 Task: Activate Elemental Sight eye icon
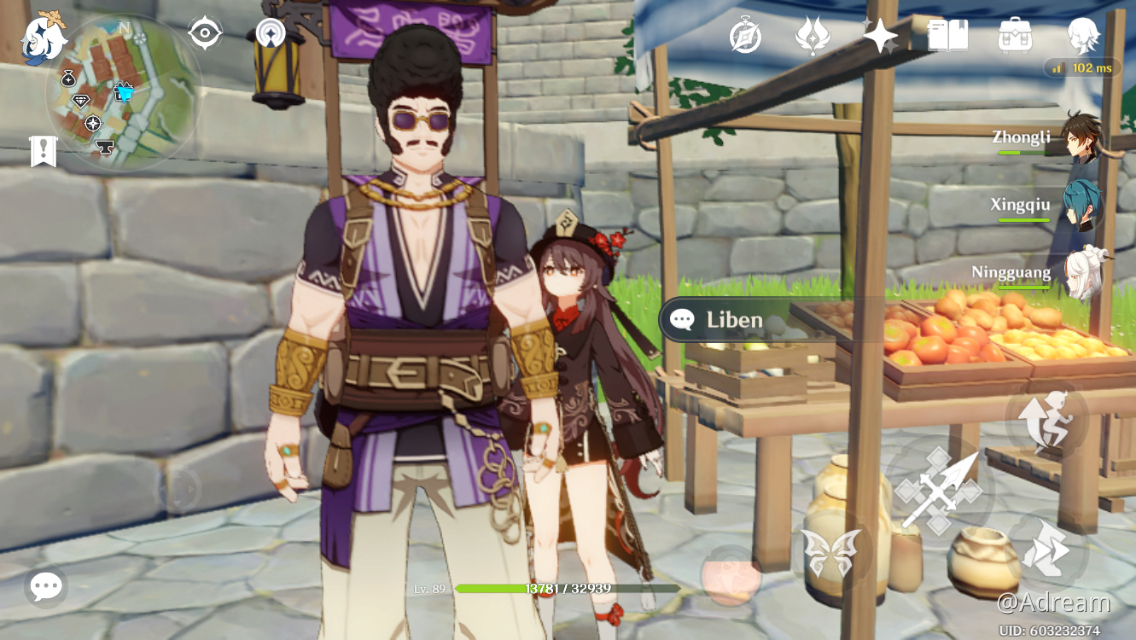point(204,34)
